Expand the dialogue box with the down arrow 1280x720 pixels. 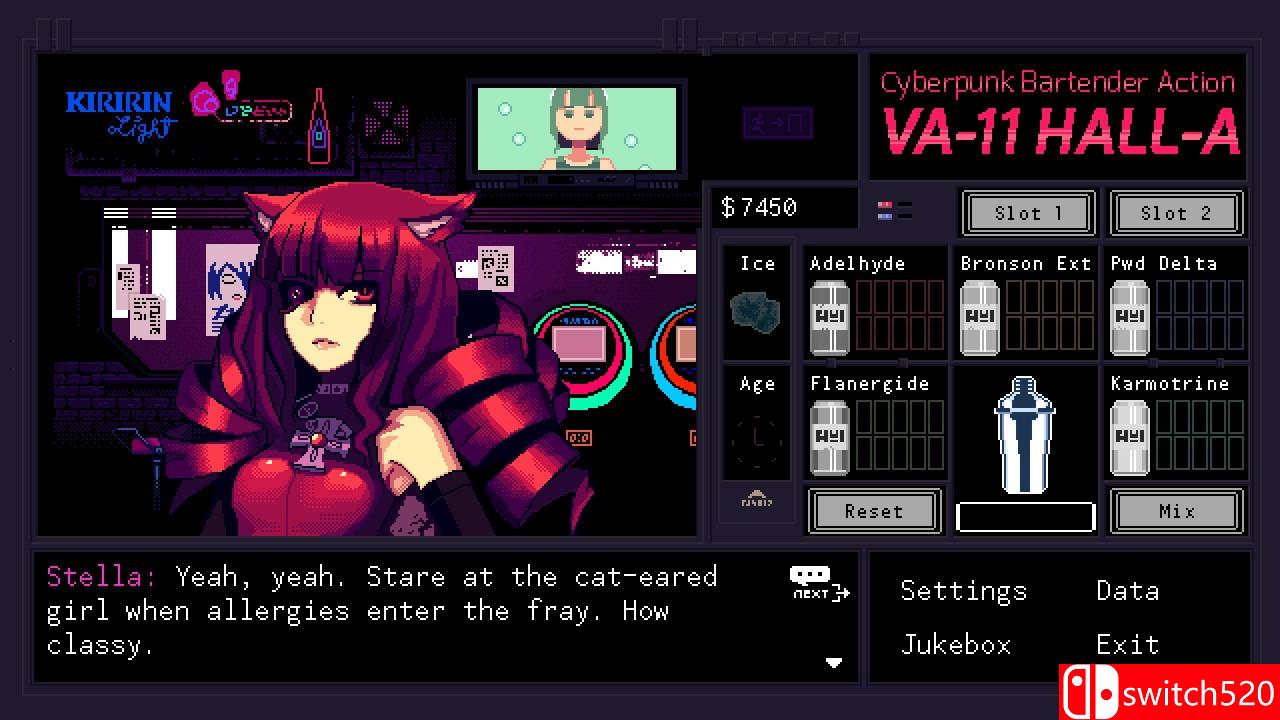pos(833,661)
